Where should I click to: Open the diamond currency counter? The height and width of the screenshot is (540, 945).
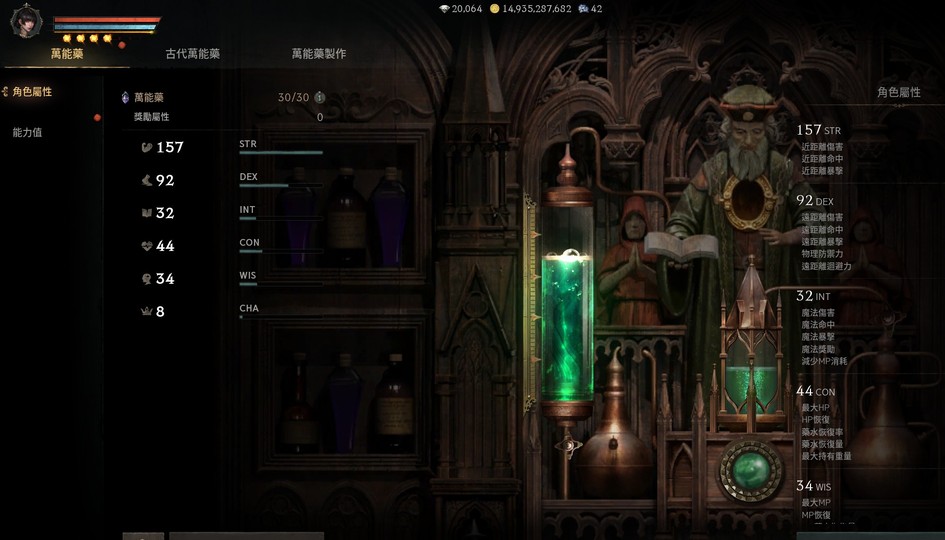(x=460, y=9)
